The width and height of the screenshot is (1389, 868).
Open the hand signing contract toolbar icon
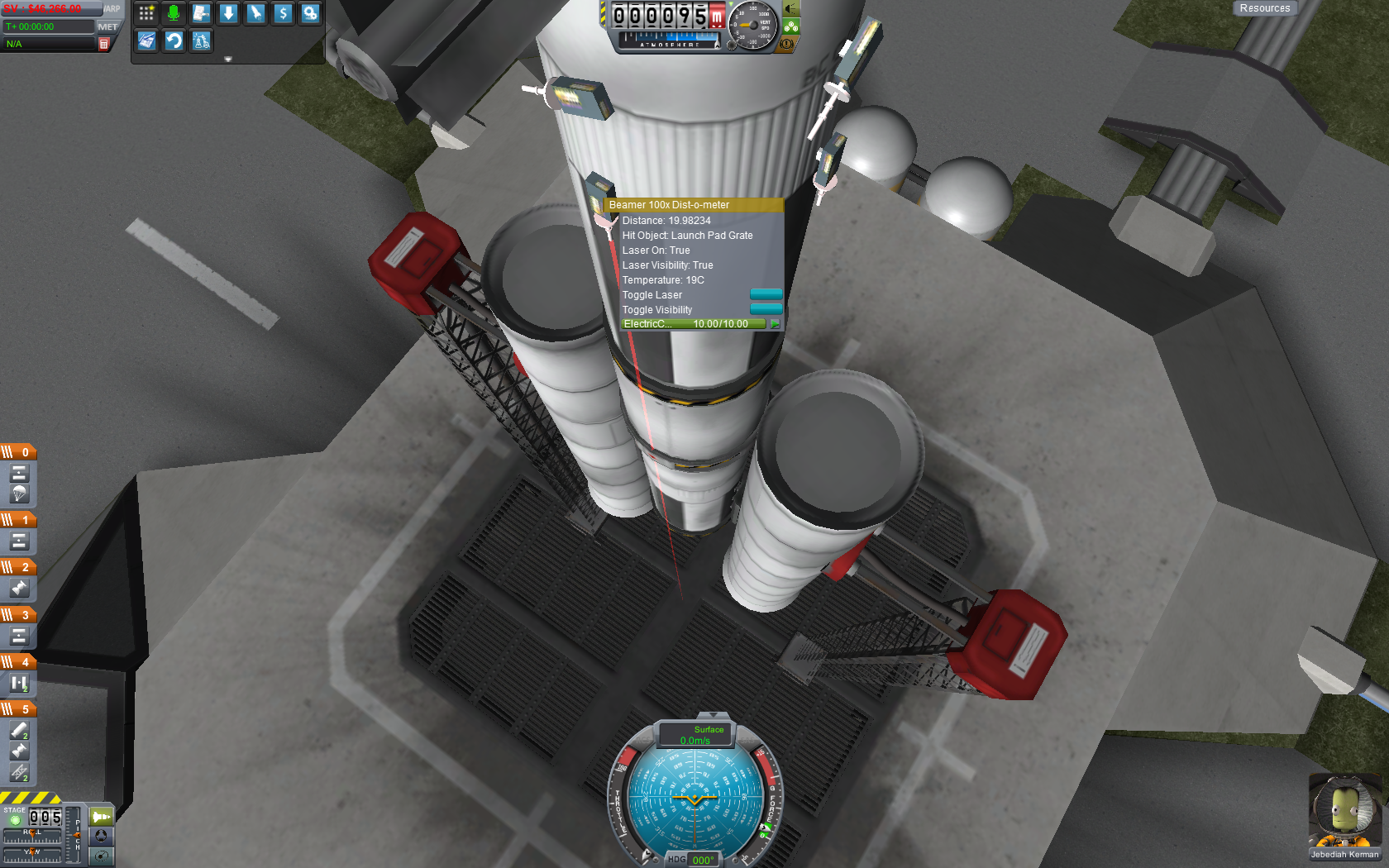tap(201, 13)
